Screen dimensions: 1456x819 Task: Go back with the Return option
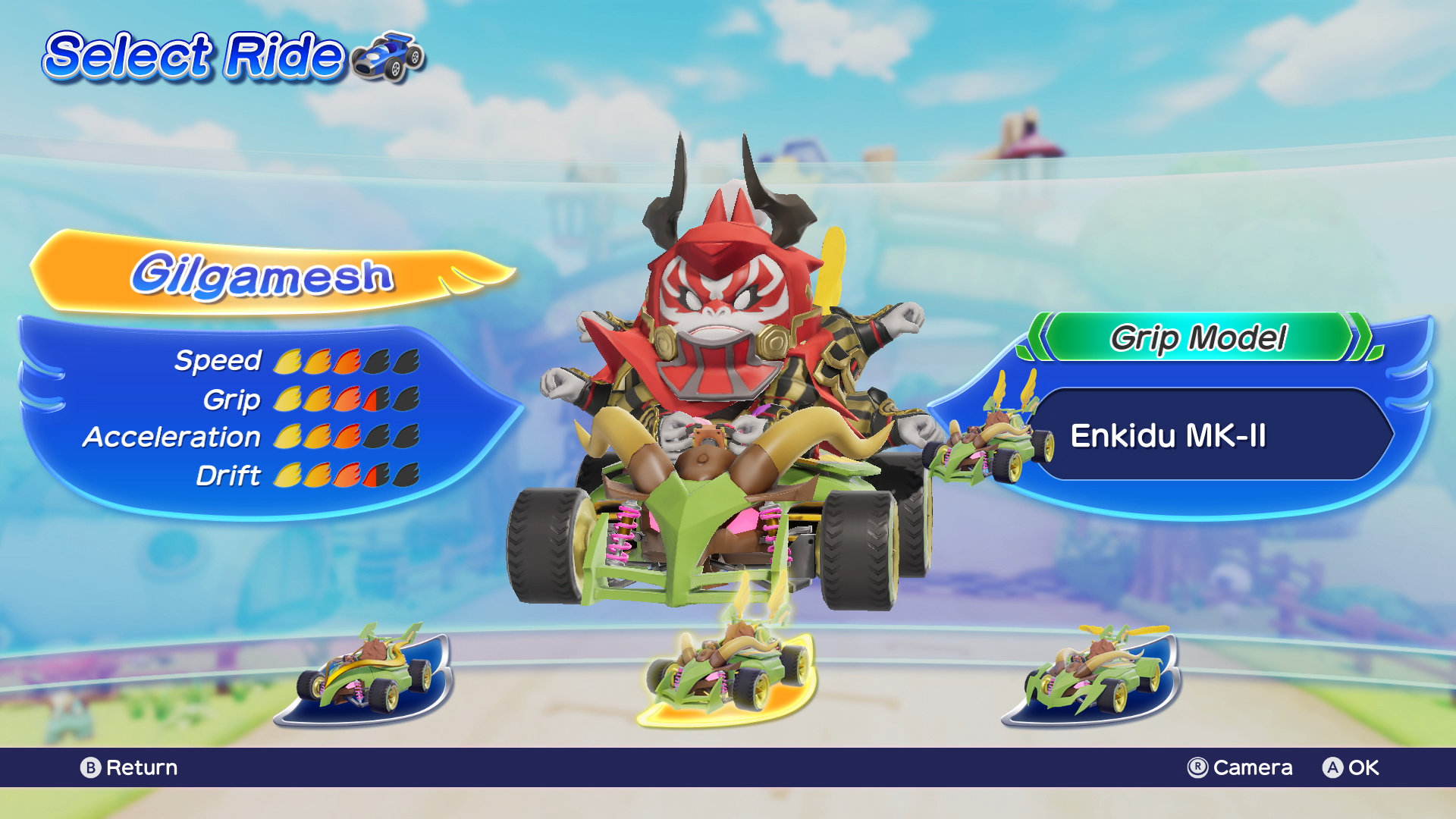coord(129,767)
